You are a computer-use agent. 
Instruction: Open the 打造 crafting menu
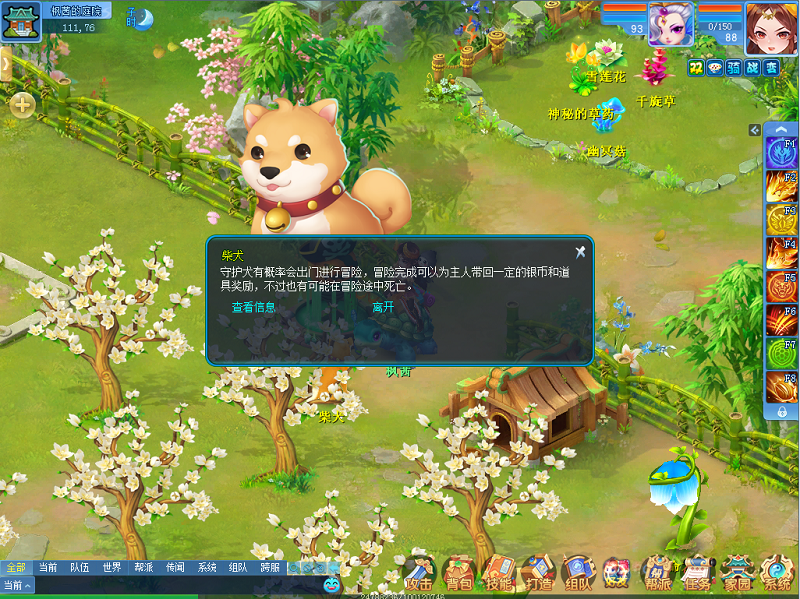coord(538,575)
